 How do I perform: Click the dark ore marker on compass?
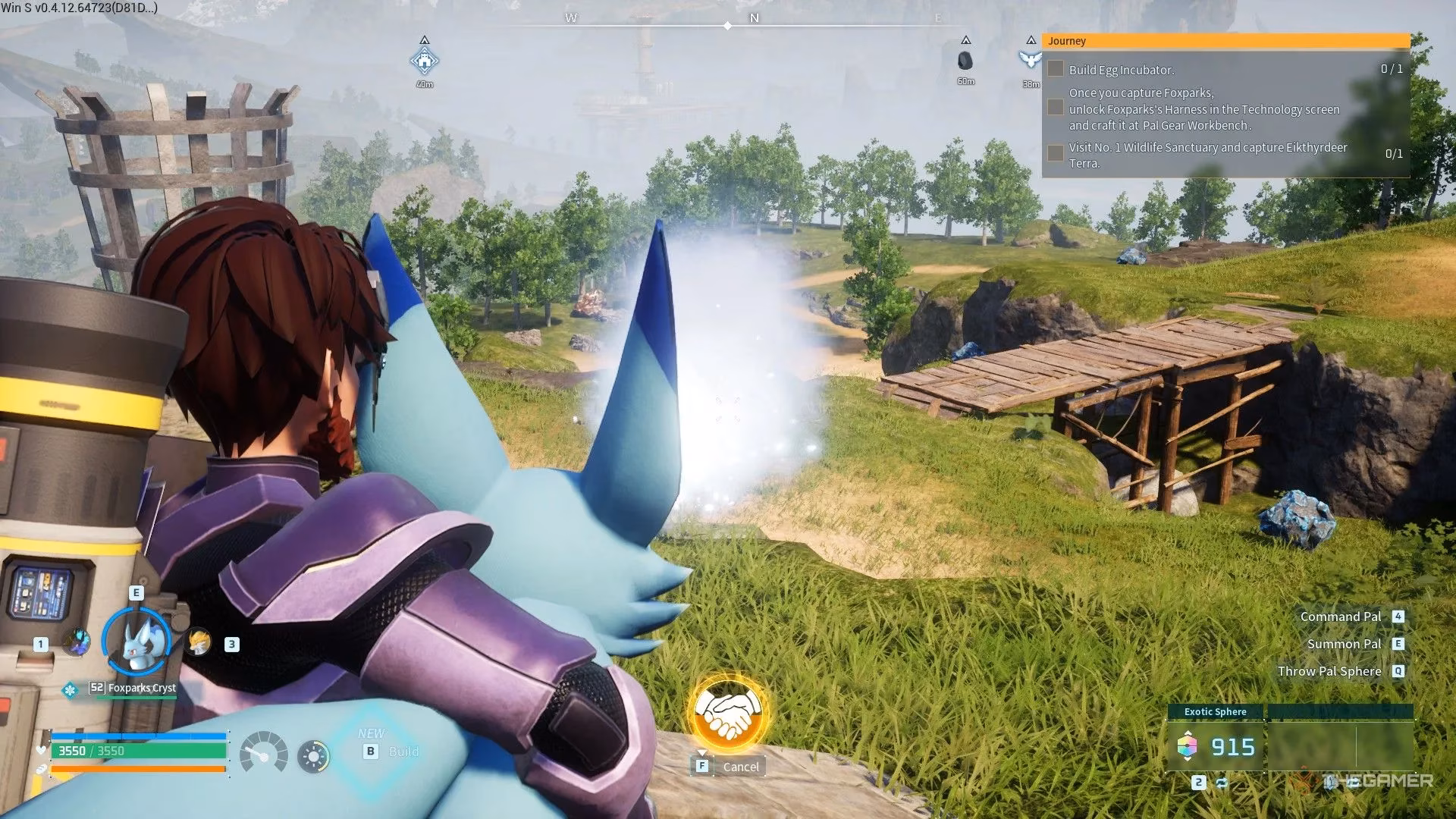click(x=965, y=61)
